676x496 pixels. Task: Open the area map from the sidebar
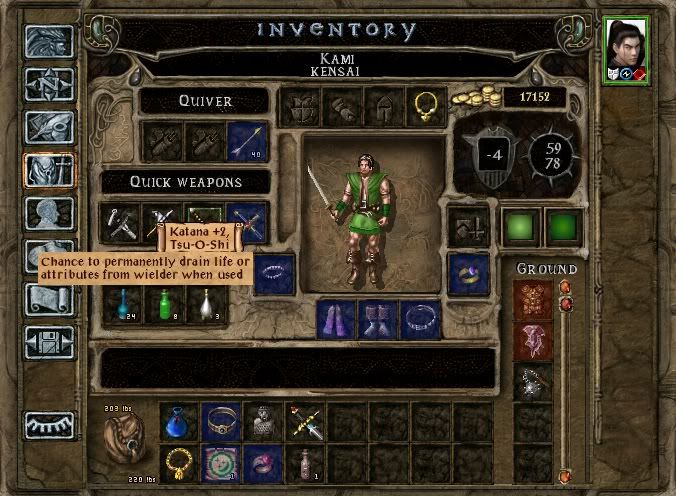pos(49,85)
